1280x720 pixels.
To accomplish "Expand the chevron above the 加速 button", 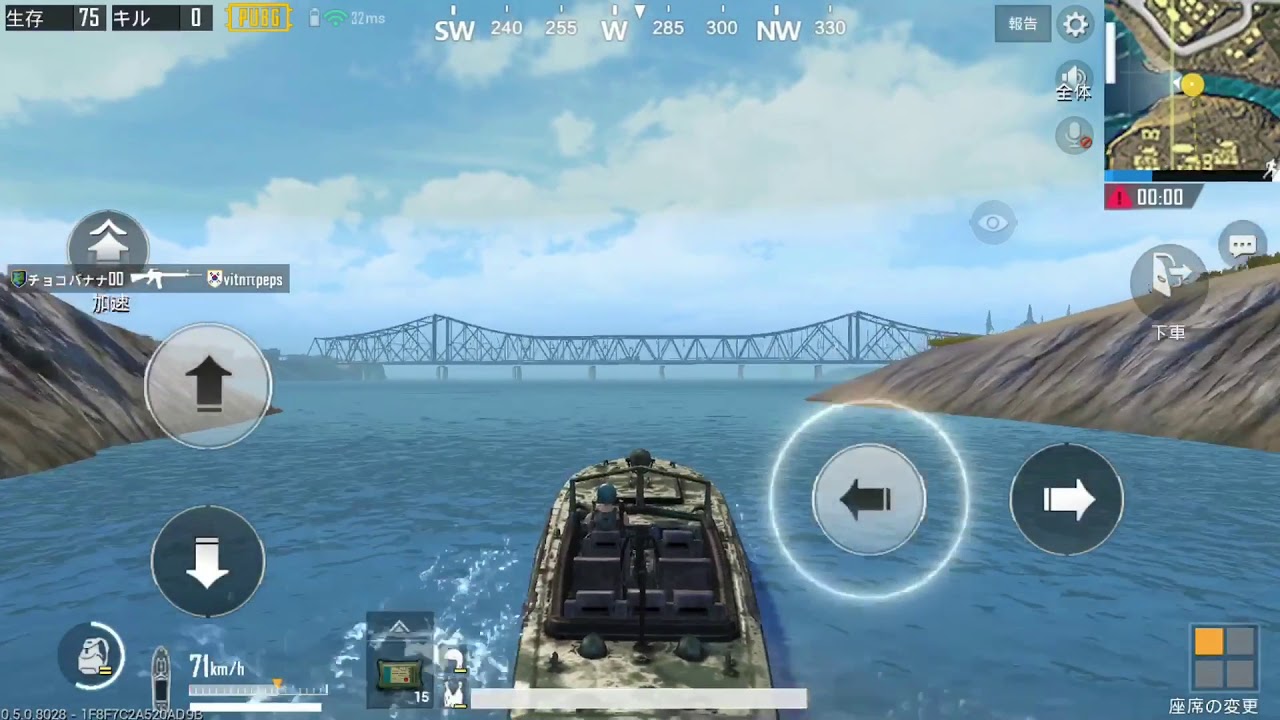I will coord(108,240).
